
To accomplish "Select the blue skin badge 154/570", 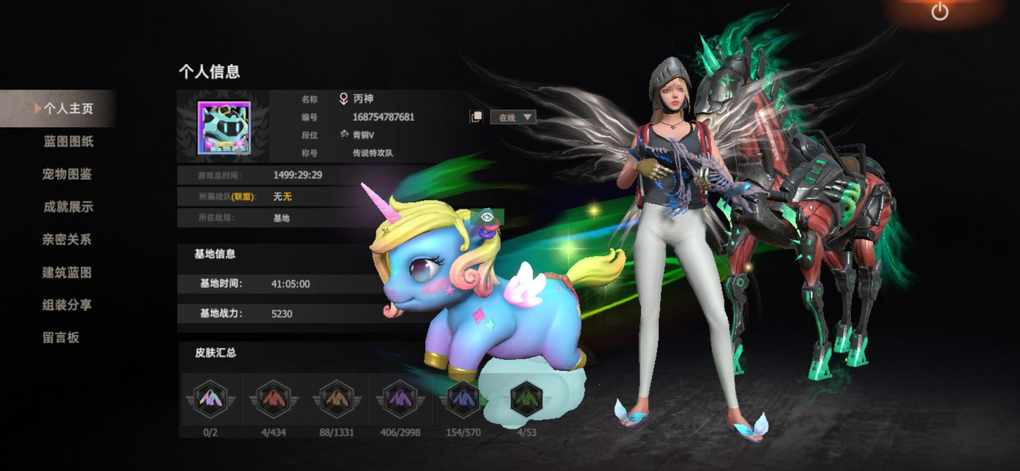I will (x=462, y=399).
